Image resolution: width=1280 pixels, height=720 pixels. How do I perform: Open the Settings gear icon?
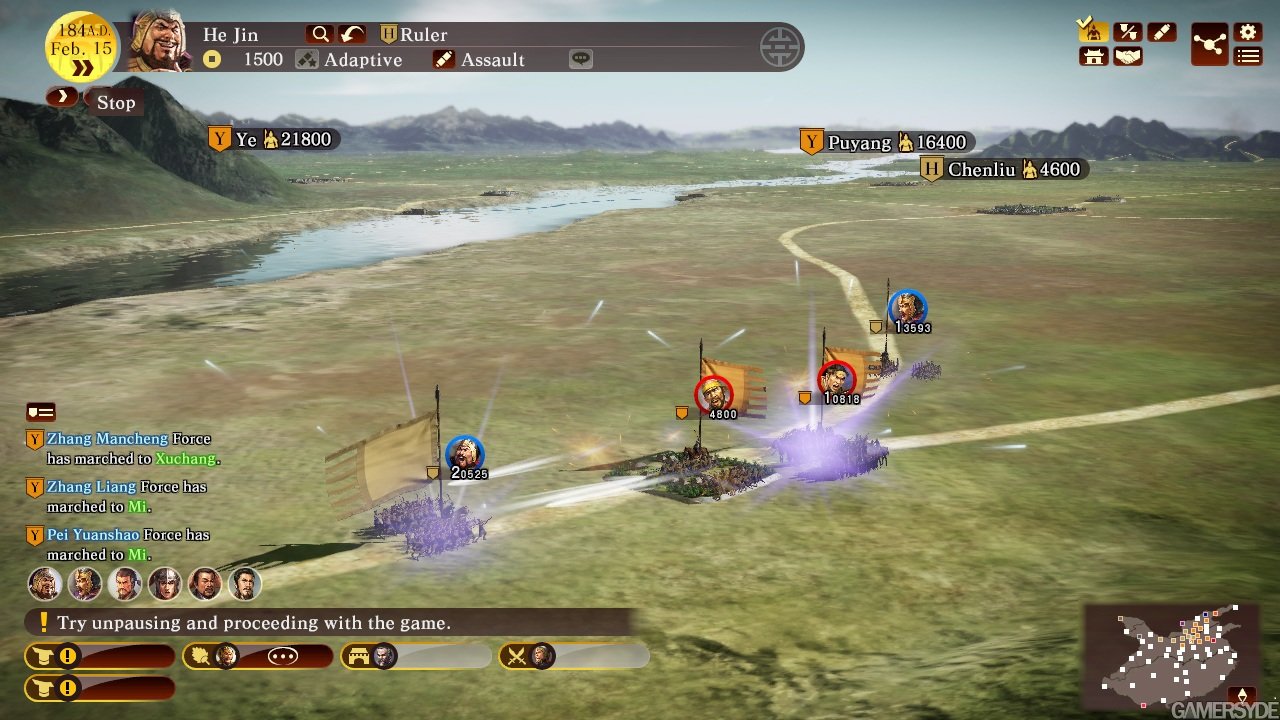1246,32
